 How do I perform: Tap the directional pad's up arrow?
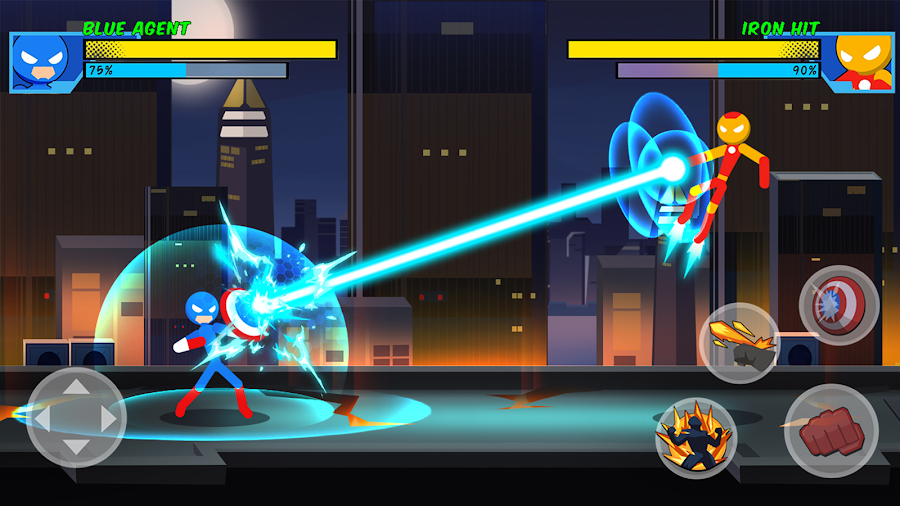76,388
